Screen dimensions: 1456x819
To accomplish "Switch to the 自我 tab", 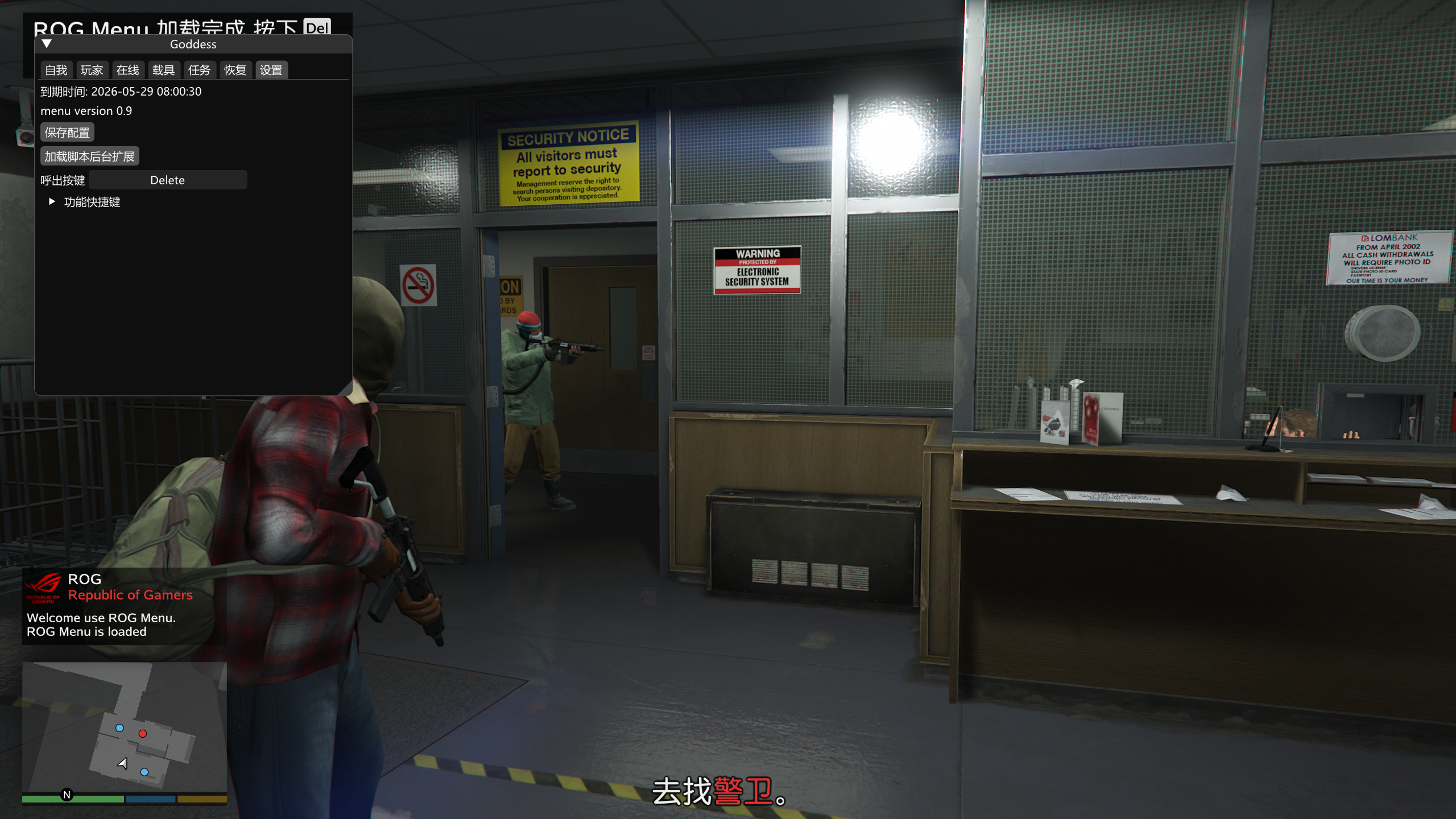I will 56,70.
